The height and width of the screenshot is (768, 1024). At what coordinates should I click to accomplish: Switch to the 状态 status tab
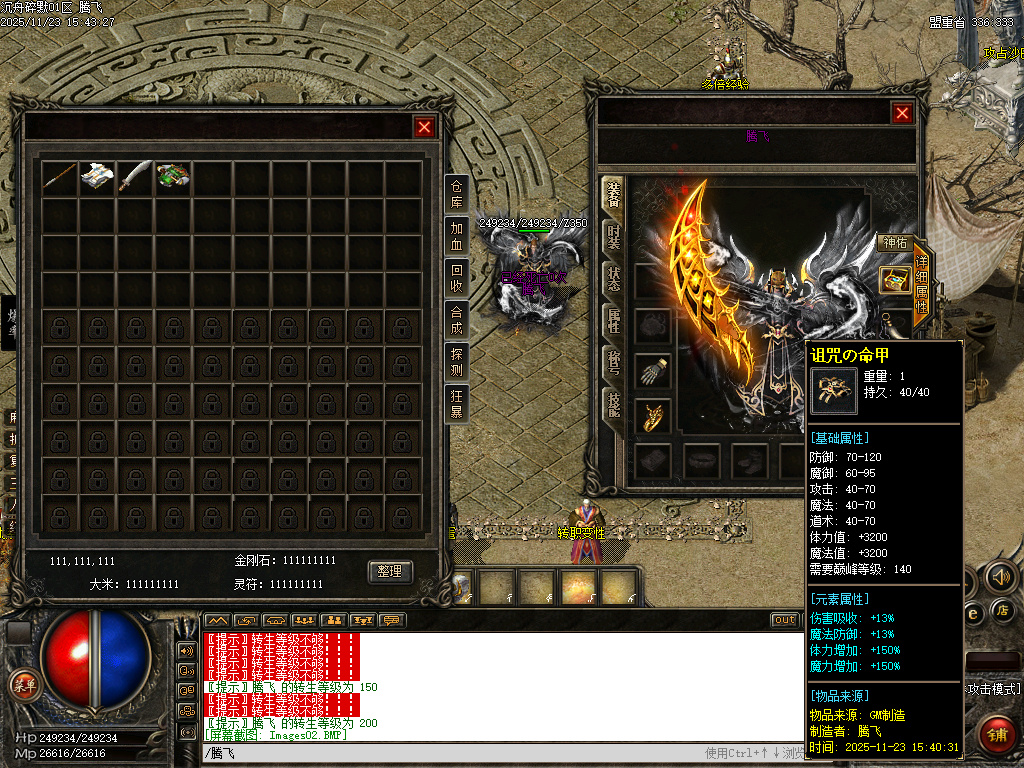(x=613, y=279)
